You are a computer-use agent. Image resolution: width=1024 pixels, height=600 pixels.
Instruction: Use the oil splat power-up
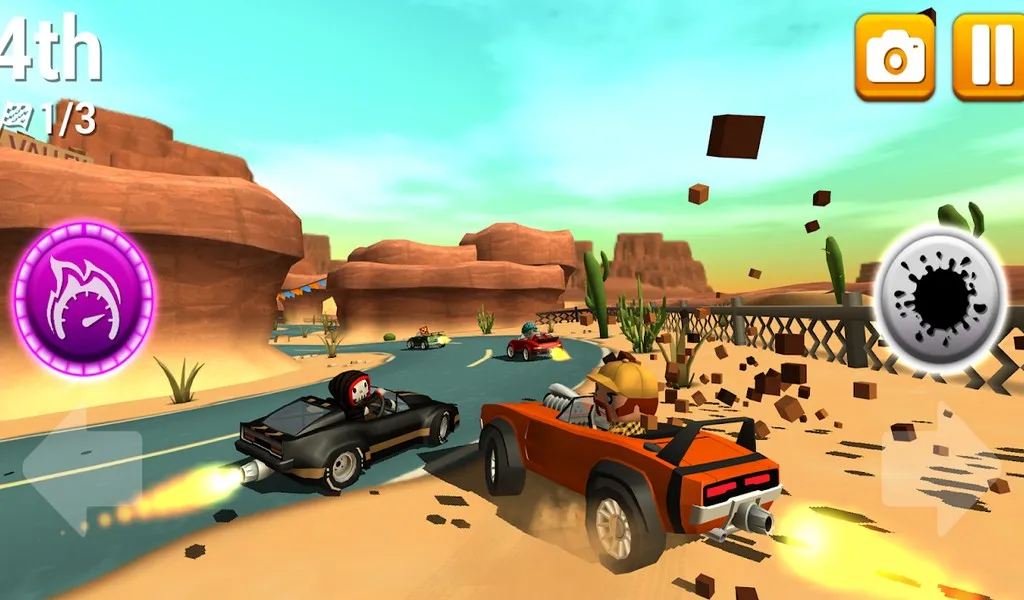(940, 299)
